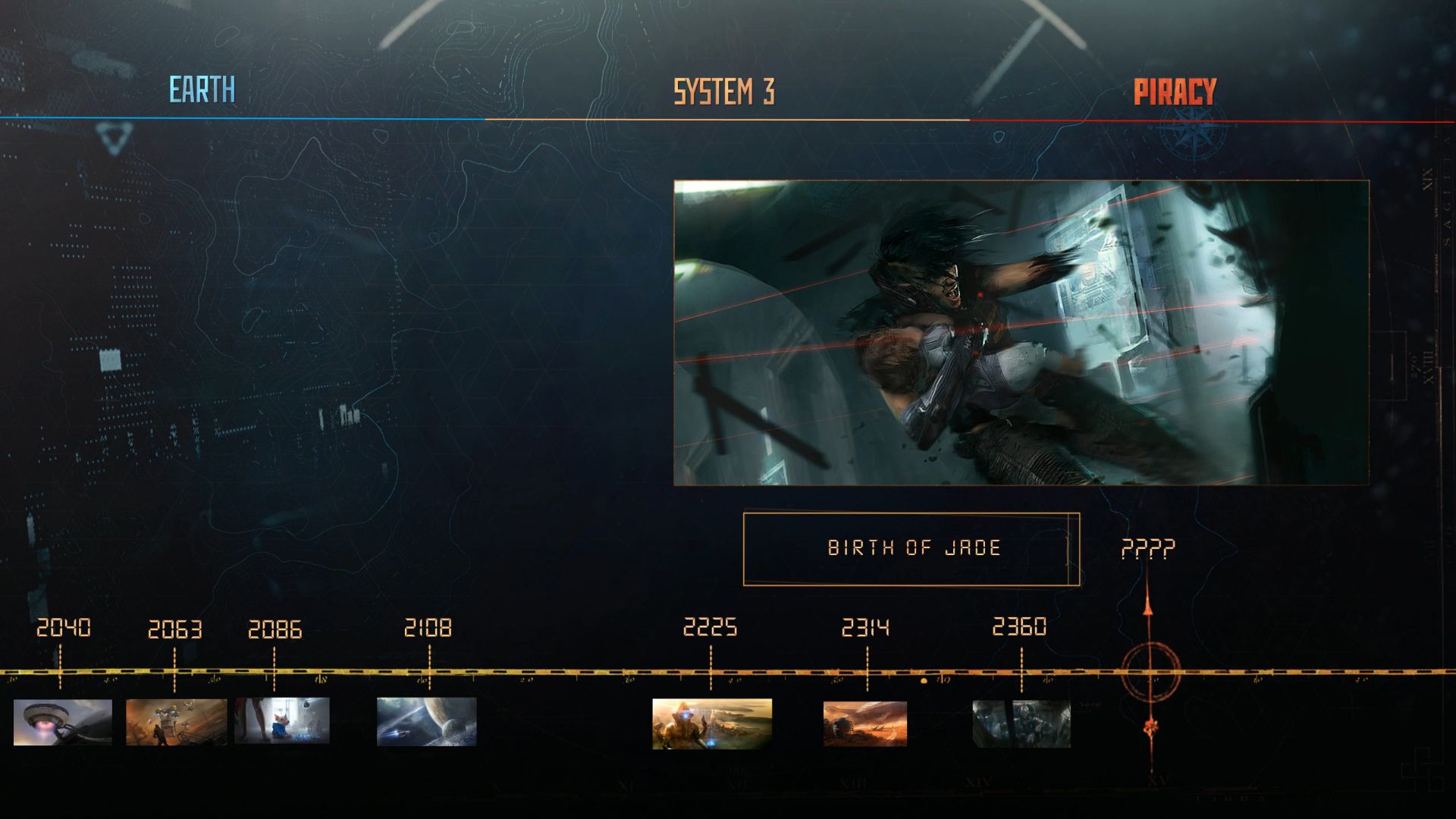View the robot battle thumbnail under 2063
Image resolution: width=1456 pixels, height=819 pixels.
(176, 722)
